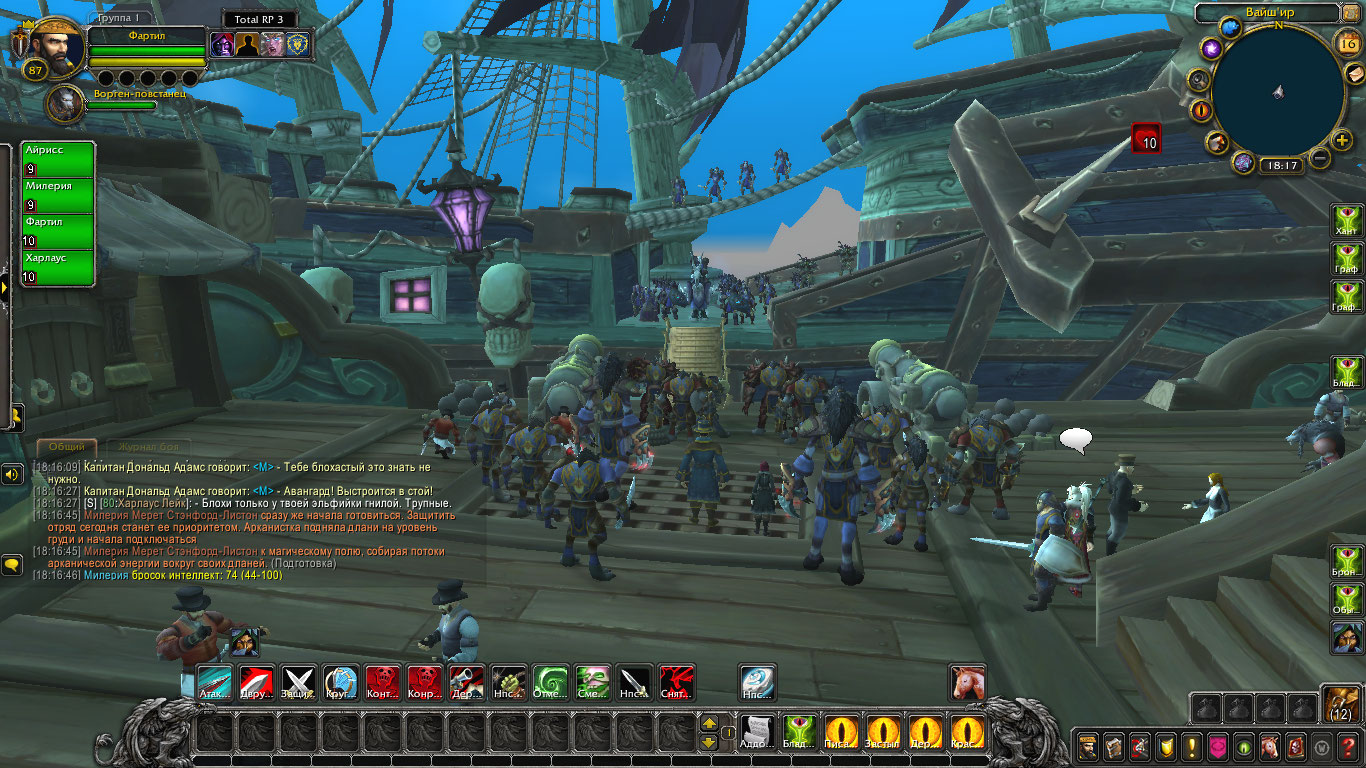
Task: Use the green skull Сме ability
Action: 593,683
